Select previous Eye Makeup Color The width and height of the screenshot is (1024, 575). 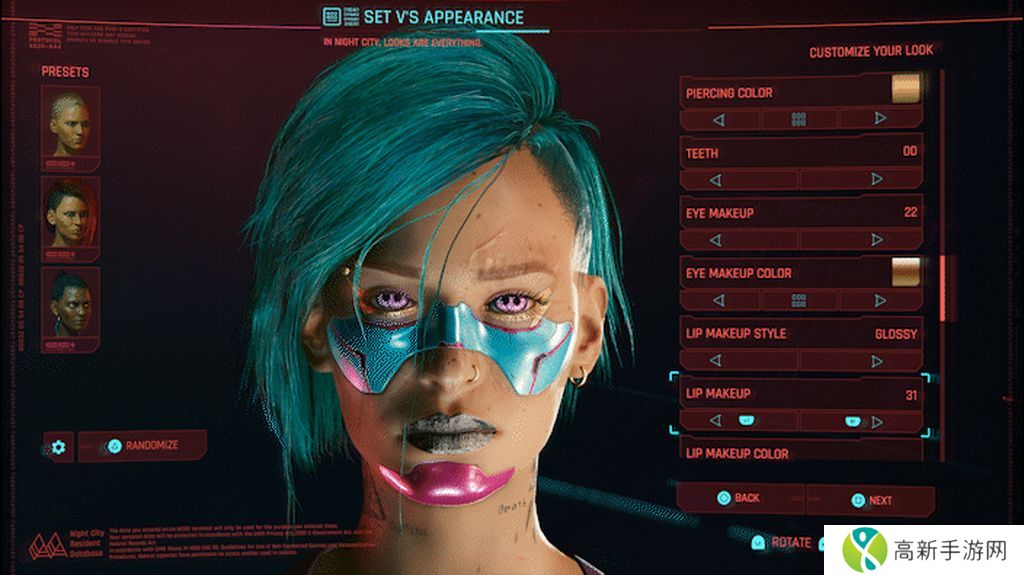tap(716, 300)
